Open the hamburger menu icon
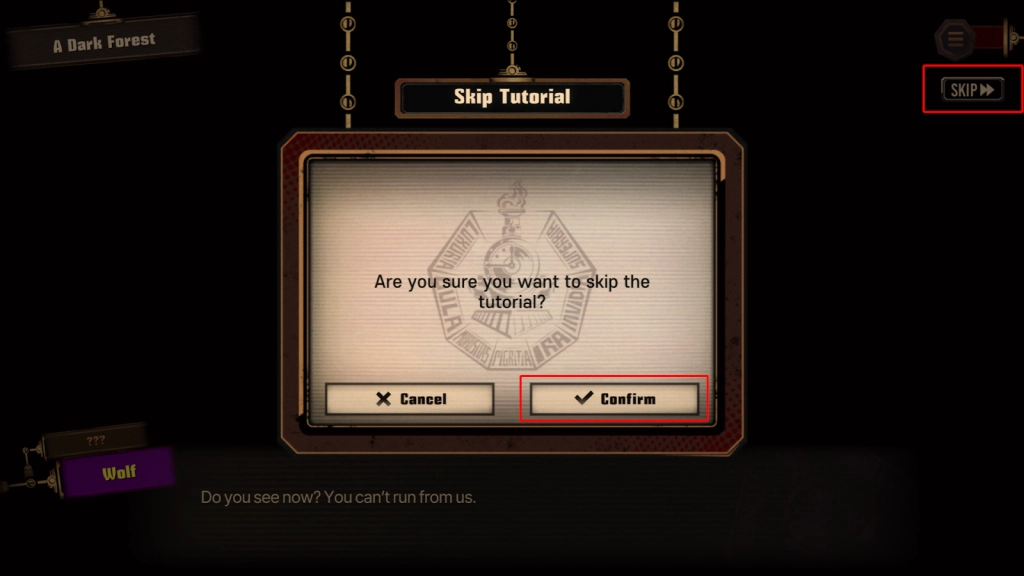 tap(956, 39)
